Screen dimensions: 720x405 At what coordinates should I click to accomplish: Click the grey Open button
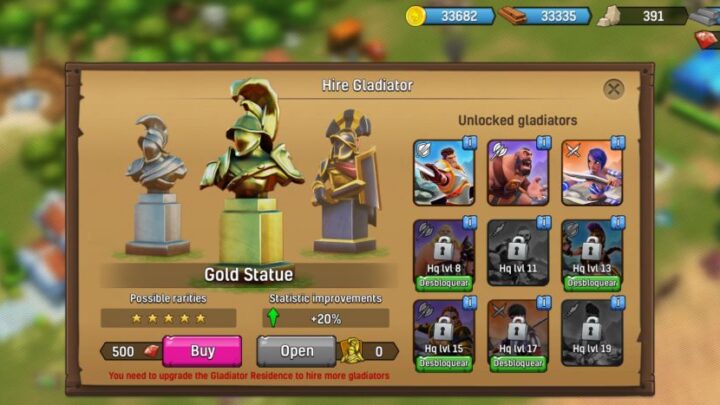(x=296, y=351)
